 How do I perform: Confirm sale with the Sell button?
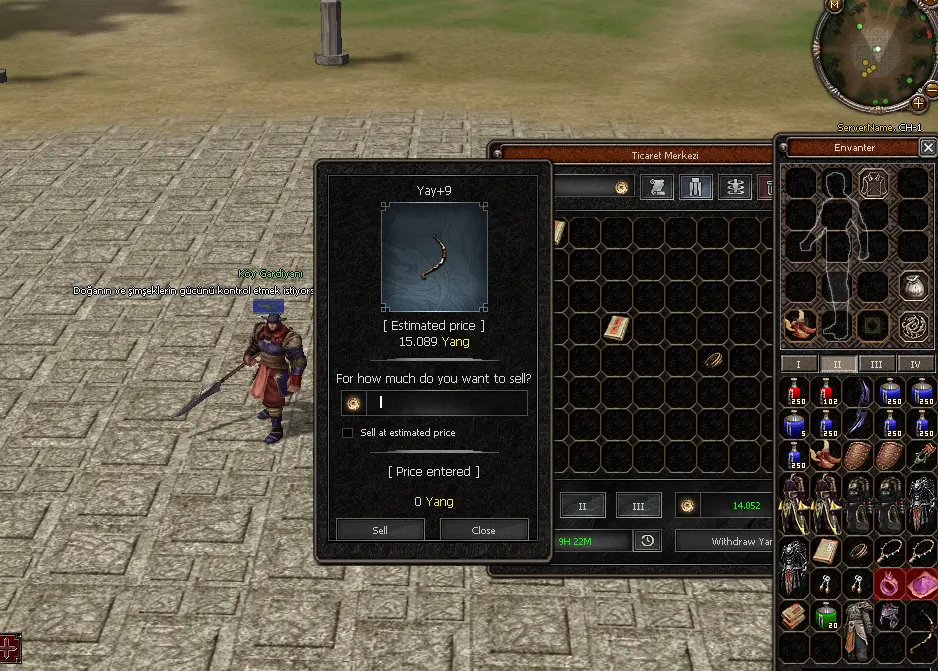pyautogui.click(x=380, y=530)
